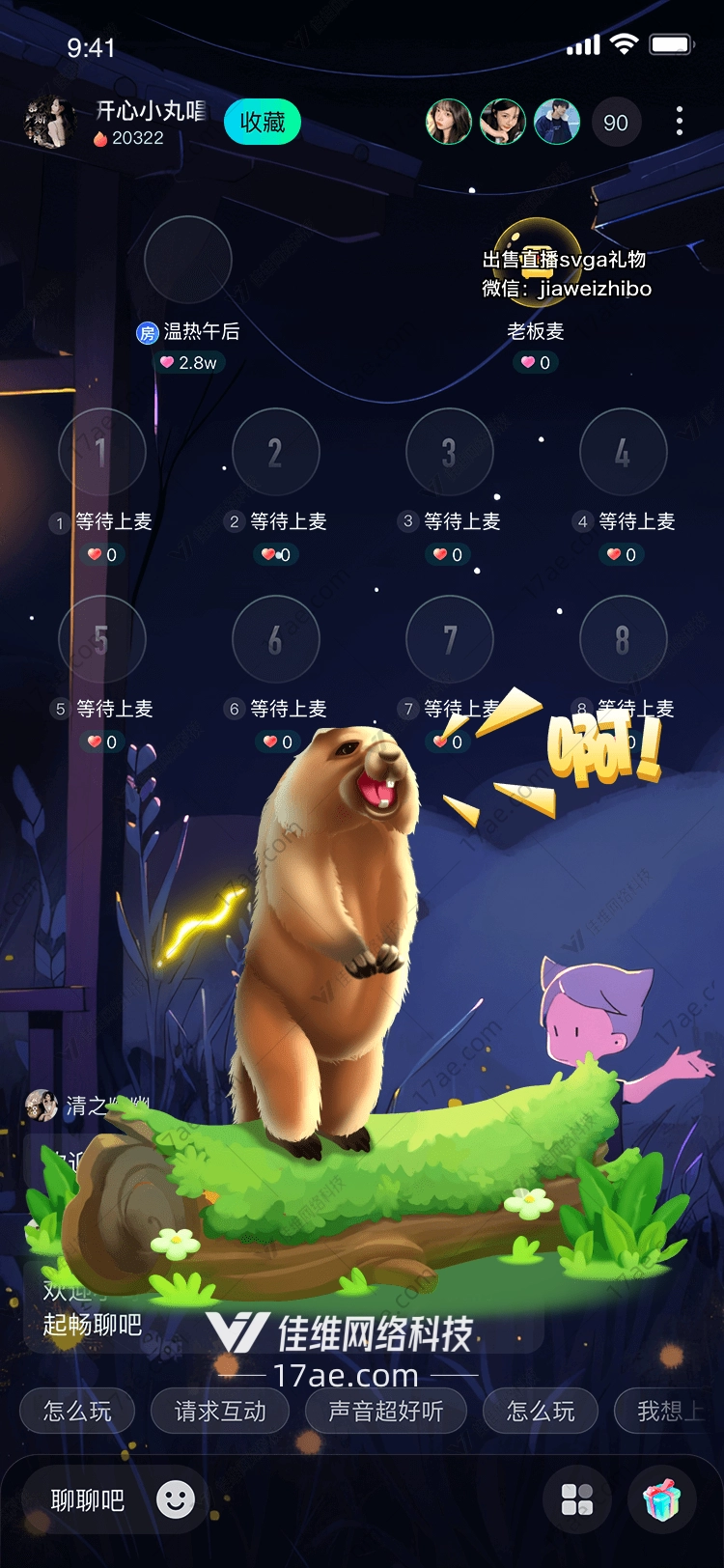The width and height of the screenshot is (724, 1568).
Task: Join mic seat number 7
Action: coord(449,639)
